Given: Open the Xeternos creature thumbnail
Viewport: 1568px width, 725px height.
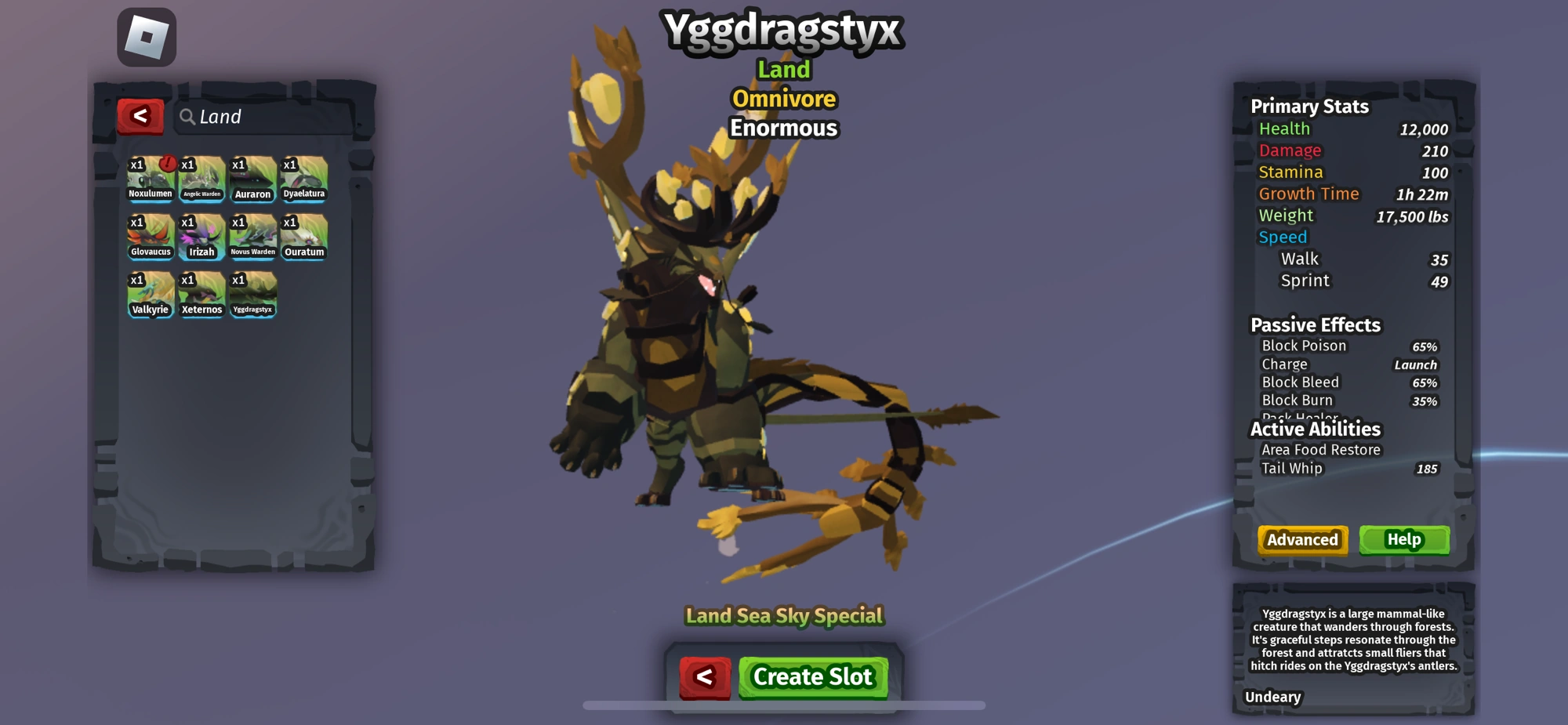Looking at the screenshot, I should pos(201,294).
